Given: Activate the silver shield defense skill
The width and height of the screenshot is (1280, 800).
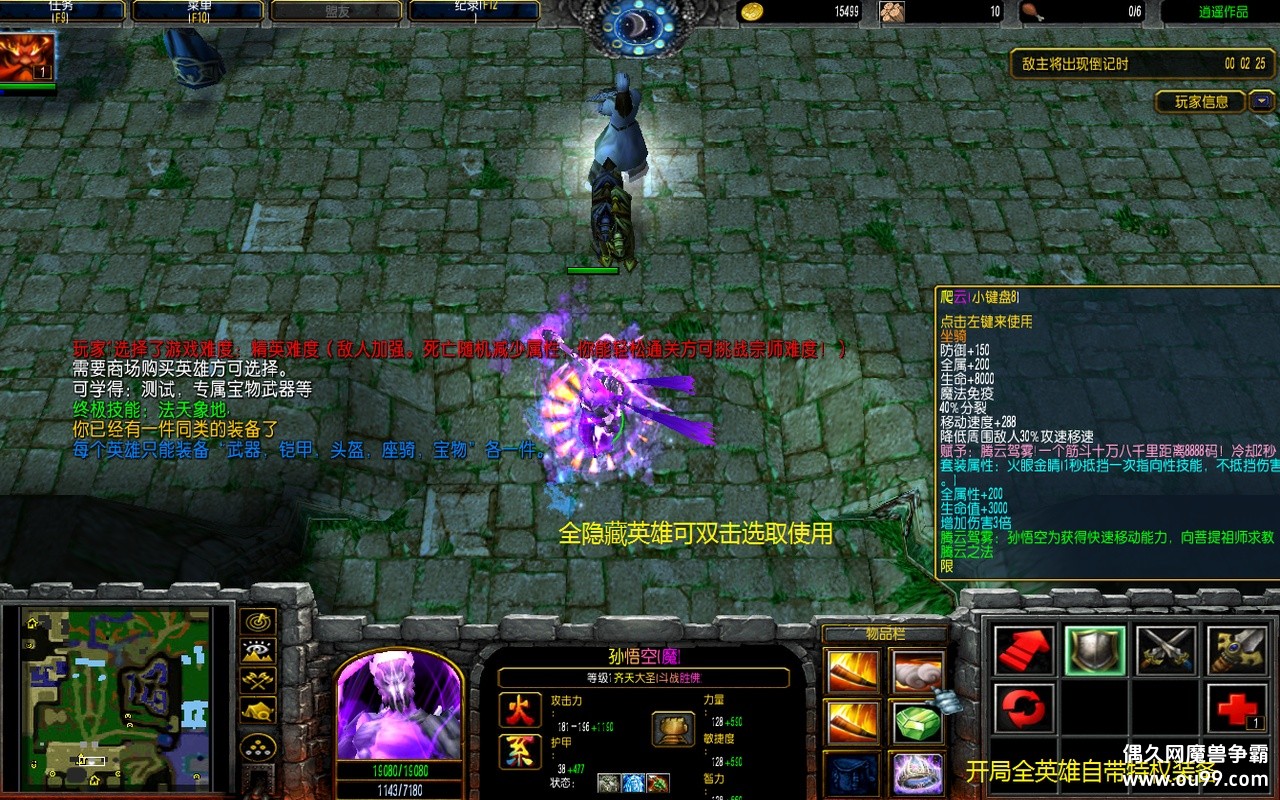Looking at the screenshot, I should point(1095,651).
